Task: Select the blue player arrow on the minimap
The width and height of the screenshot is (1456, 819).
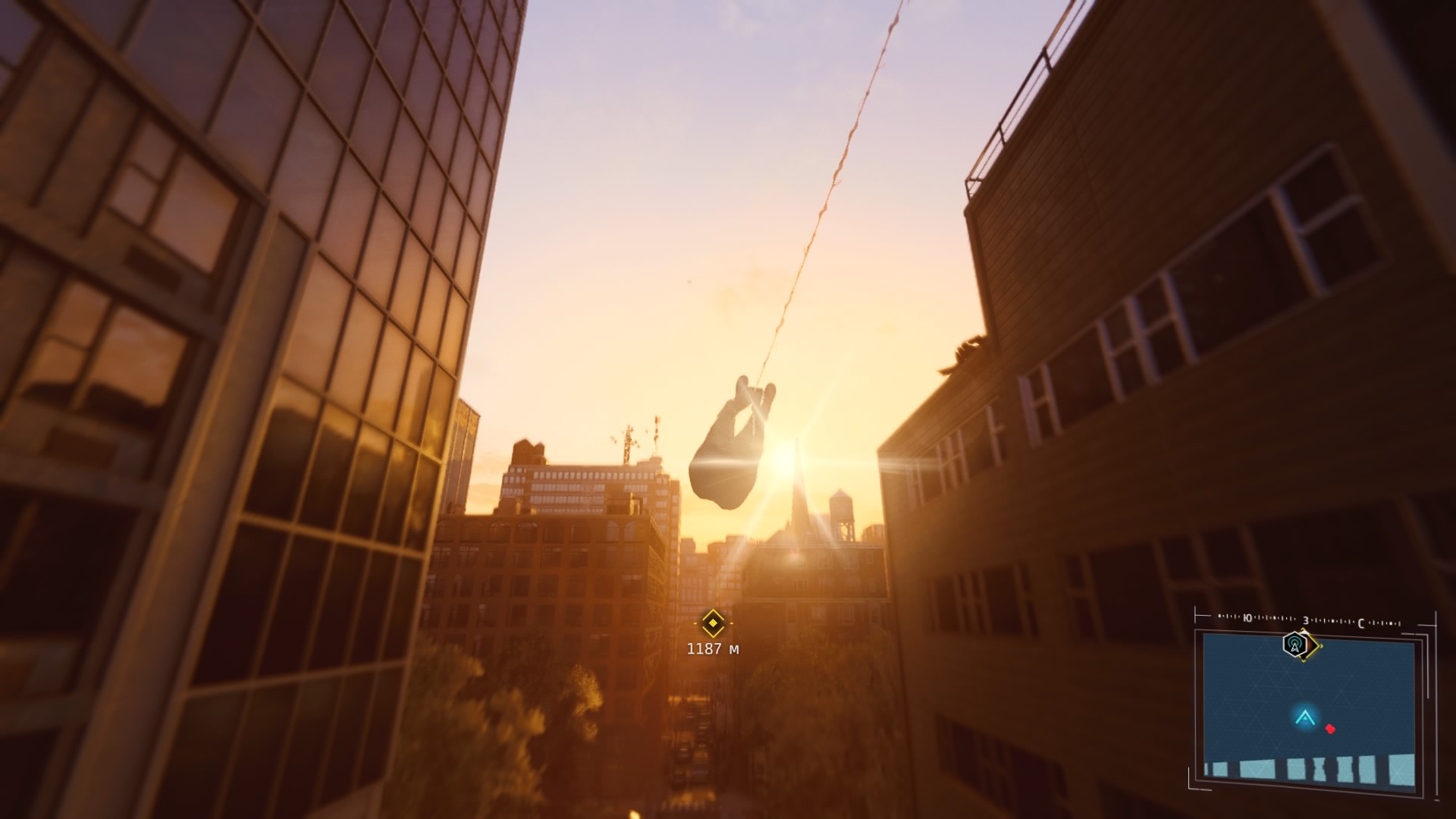Action: point(1304,717)
